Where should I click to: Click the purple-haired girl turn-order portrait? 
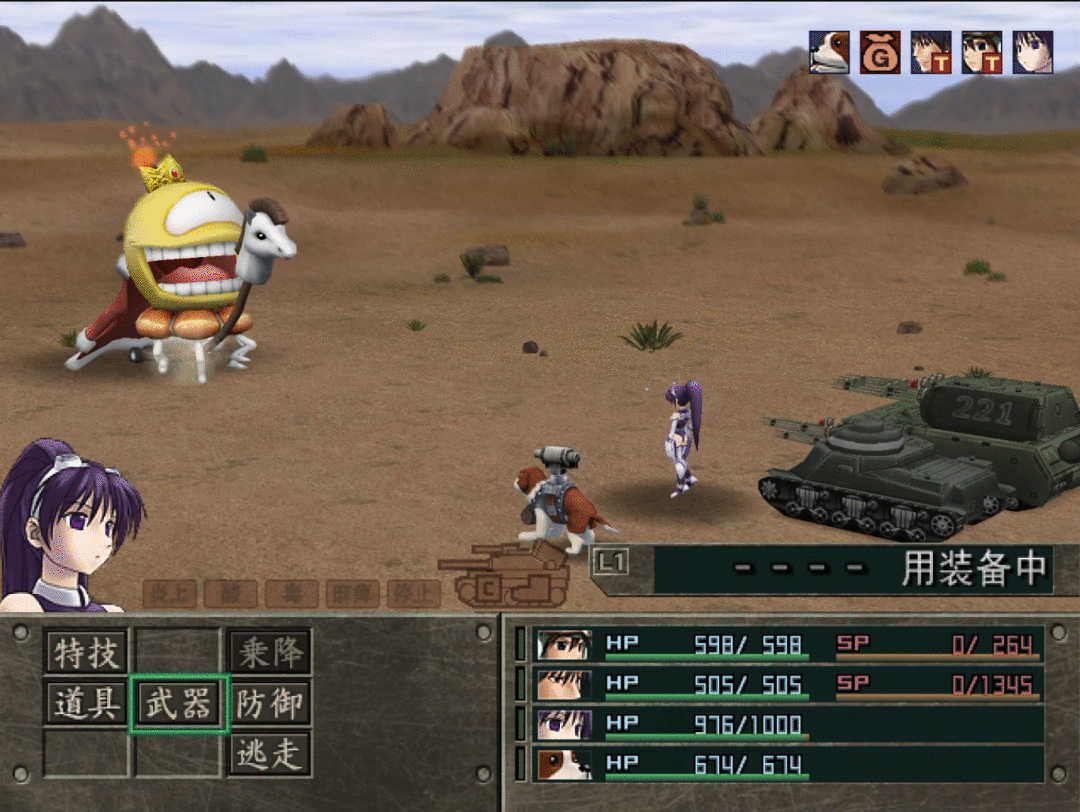pyautogui.click(x=1032, y=52)
